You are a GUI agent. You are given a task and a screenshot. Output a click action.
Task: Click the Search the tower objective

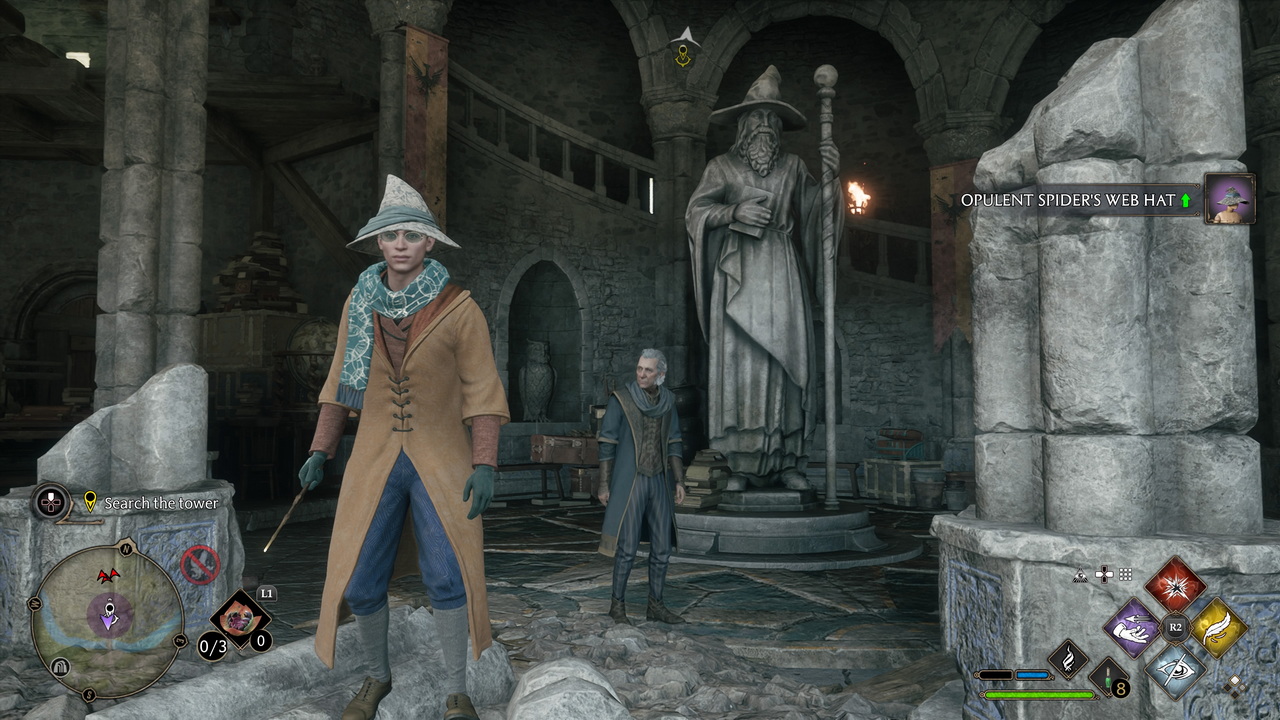point(161,504)
